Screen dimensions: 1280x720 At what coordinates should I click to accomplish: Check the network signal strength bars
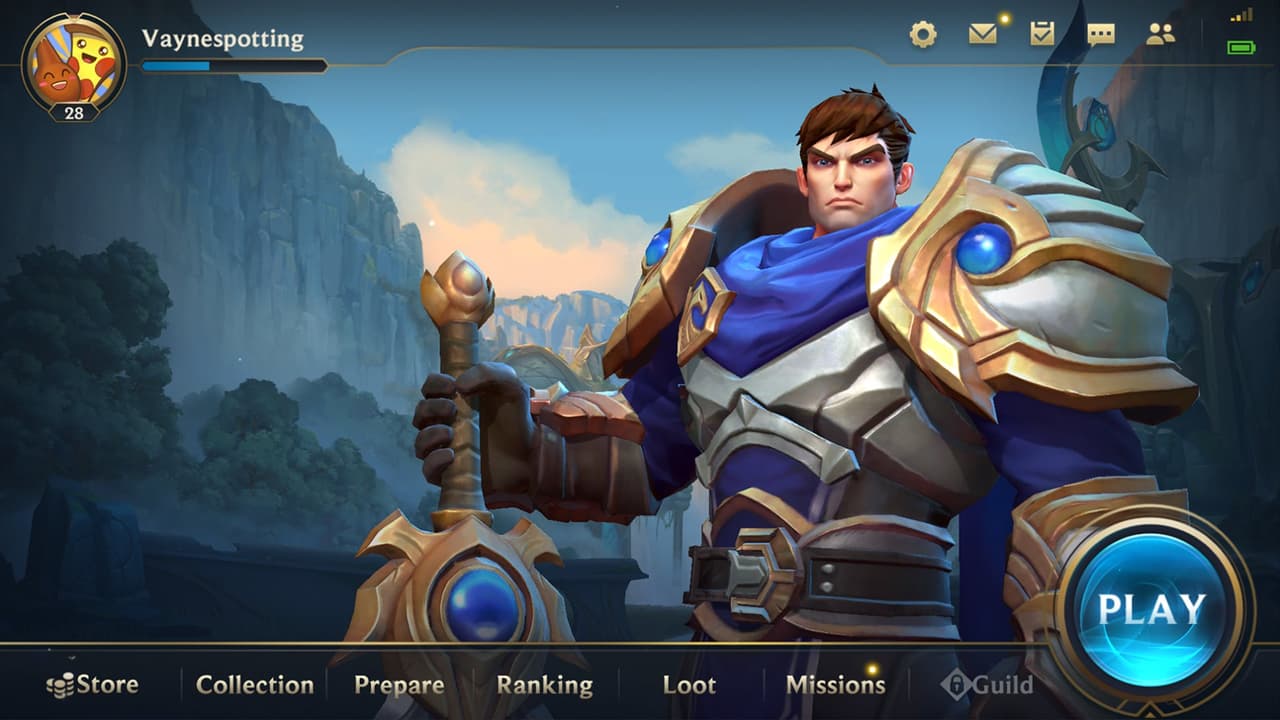[x=1243, y=16]
